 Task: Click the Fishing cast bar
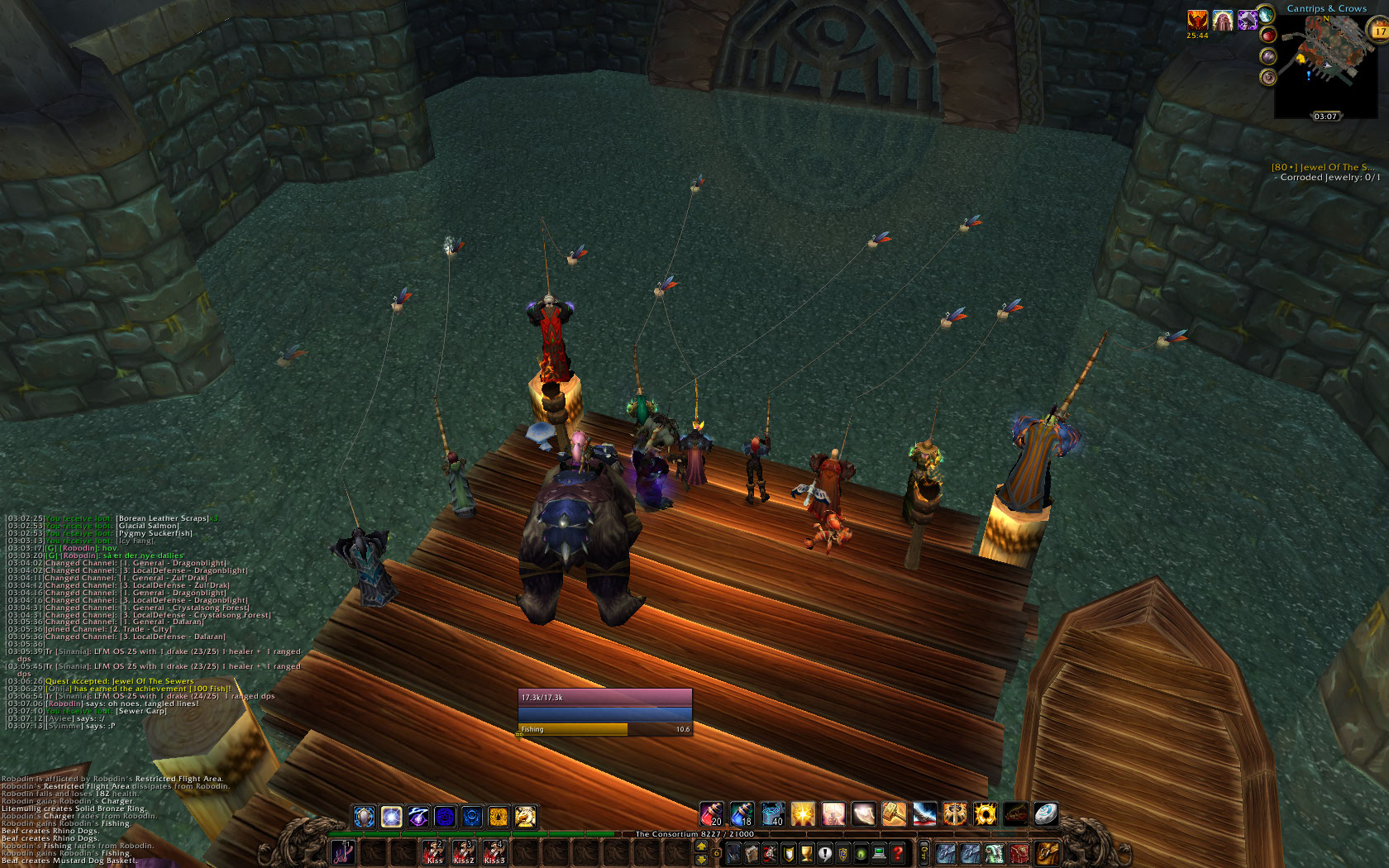point(604,729)
